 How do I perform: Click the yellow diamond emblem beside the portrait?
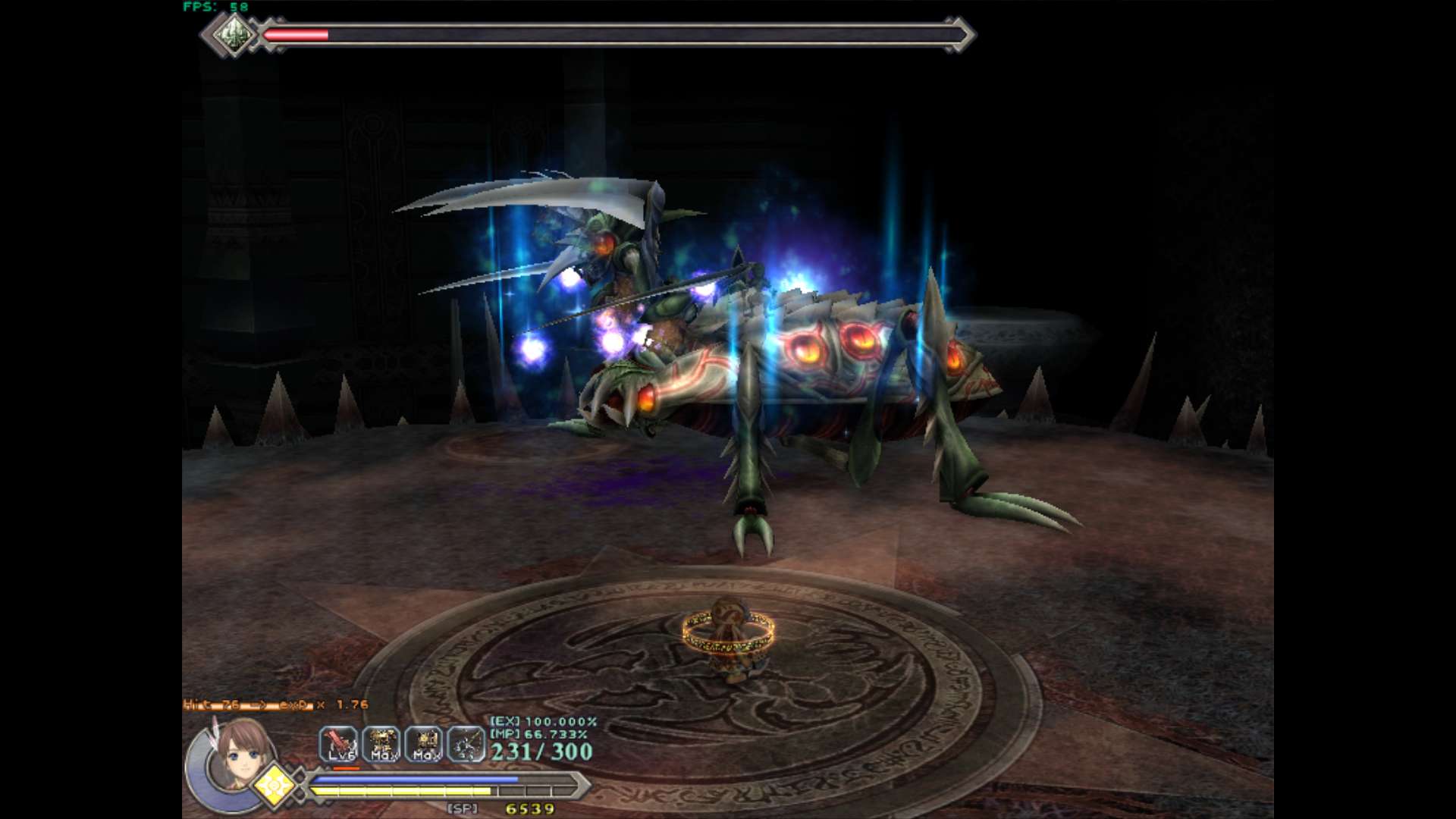(274, 786)
